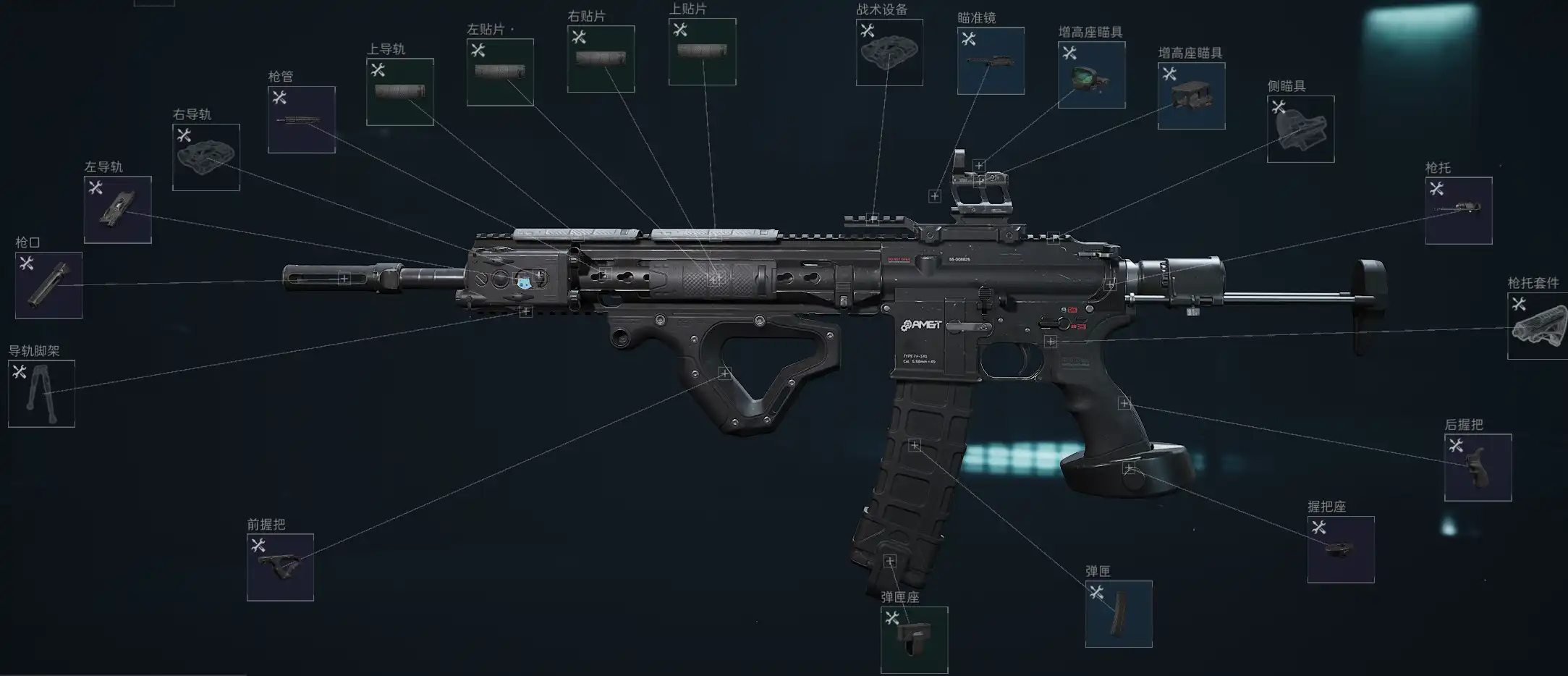
Task: Select the 瞄准镜 scope slot
Action: [991, 61]
